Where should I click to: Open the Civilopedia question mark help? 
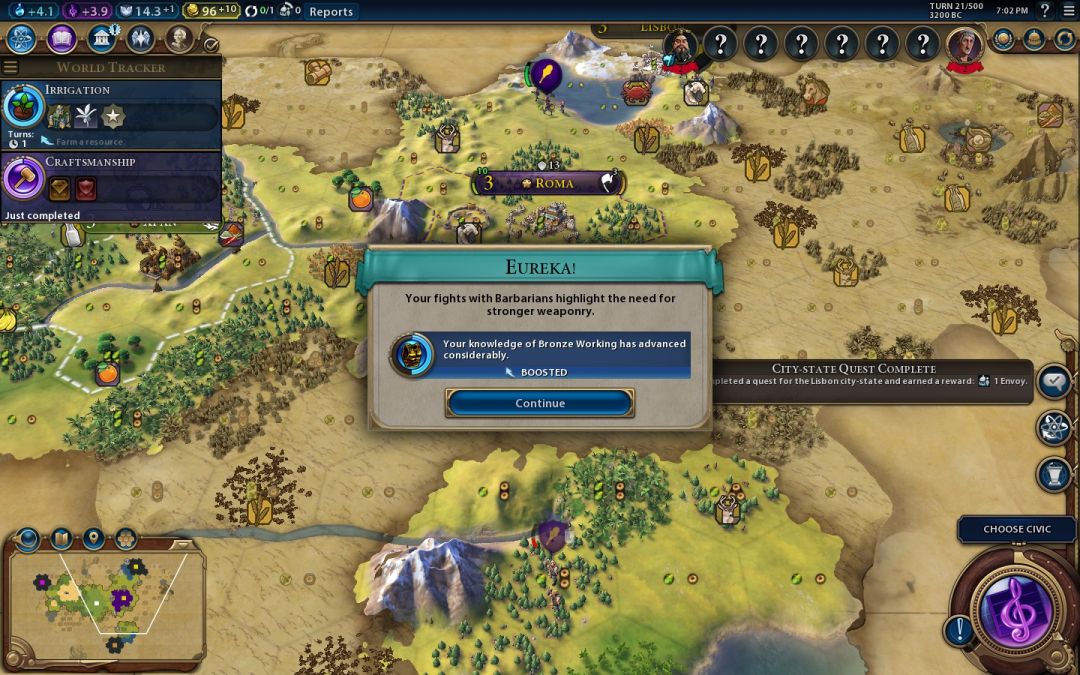pos(1043,11)
